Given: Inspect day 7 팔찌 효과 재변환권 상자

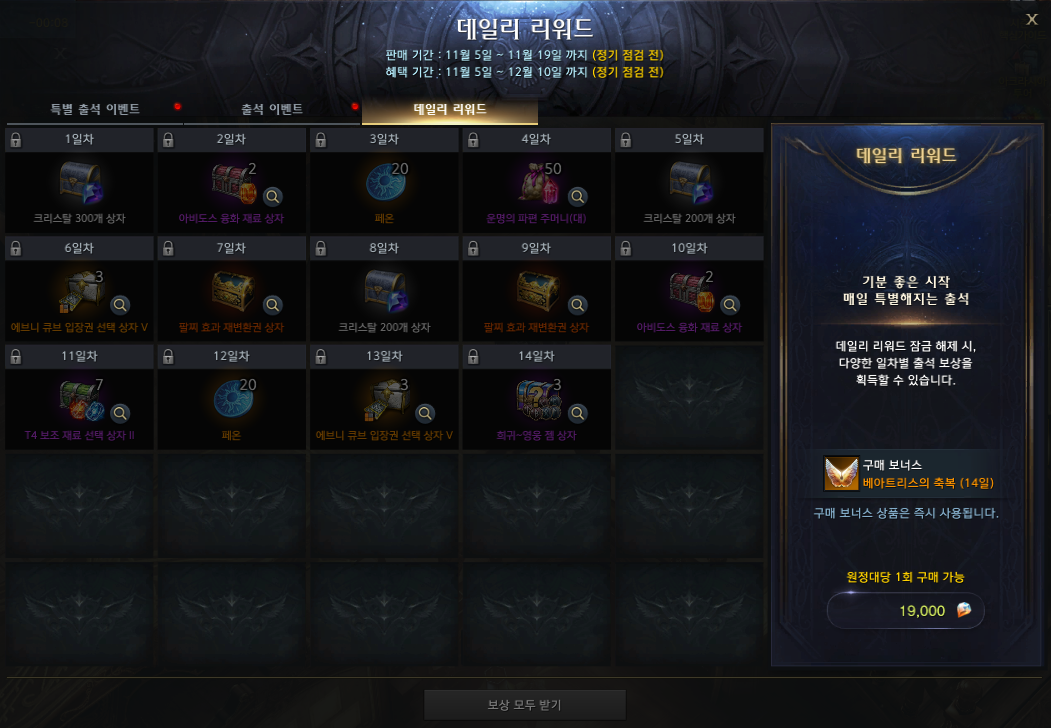Looking at the screenshot, I should tap(272, 305).
